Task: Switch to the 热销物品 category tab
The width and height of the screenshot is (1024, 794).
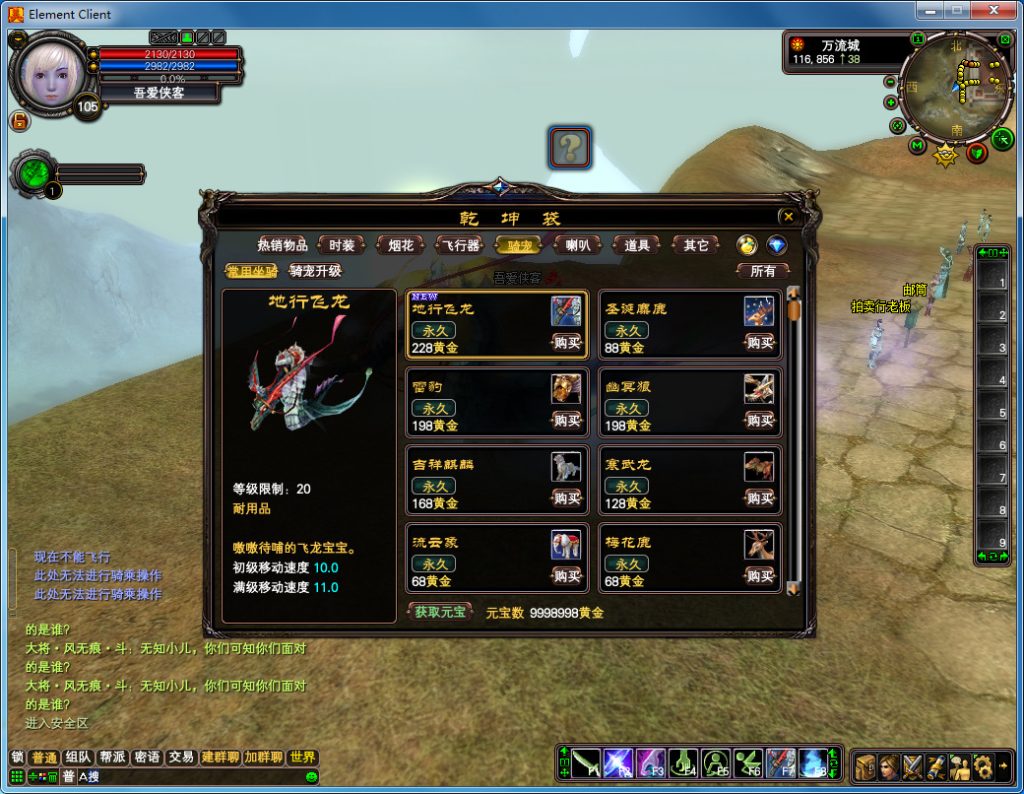Action: pyautogui.click(x=282, y=245)
